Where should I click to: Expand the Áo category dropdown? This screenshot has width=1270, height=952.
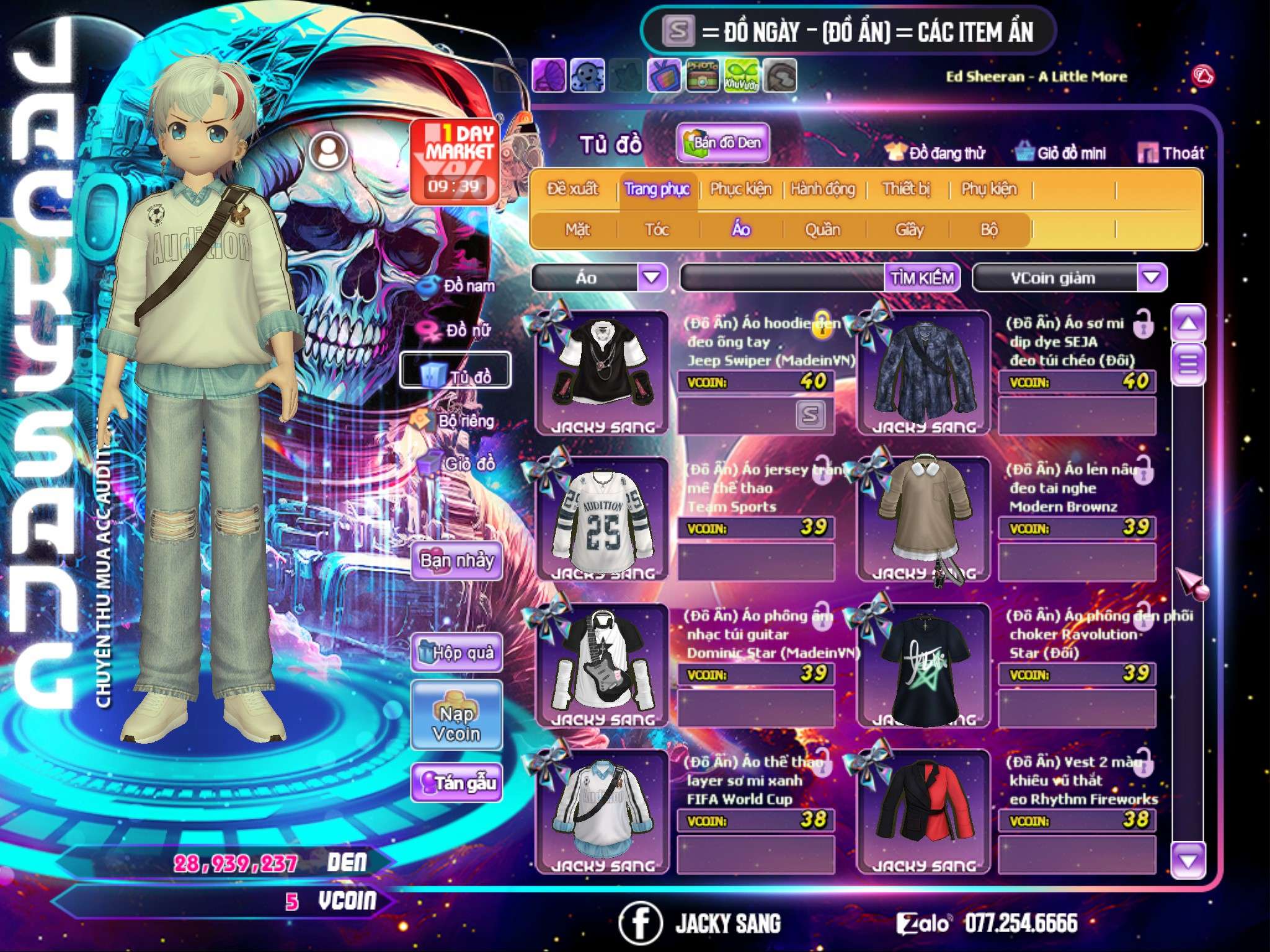pyautogui.click(x=652, y=278)
